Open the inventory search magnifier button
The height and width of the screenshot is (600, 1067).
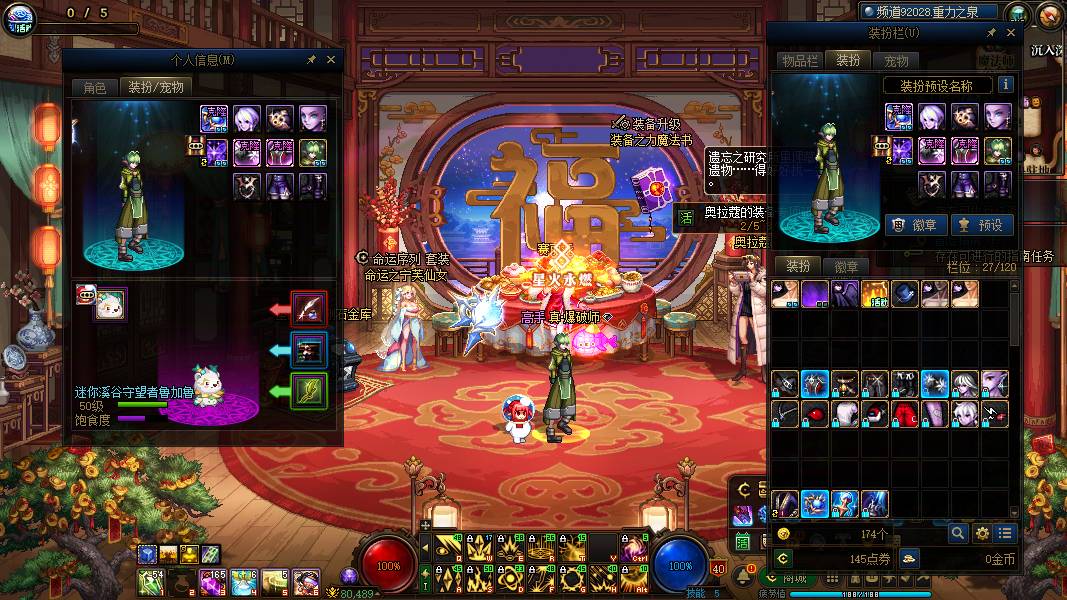coord(958,534)
